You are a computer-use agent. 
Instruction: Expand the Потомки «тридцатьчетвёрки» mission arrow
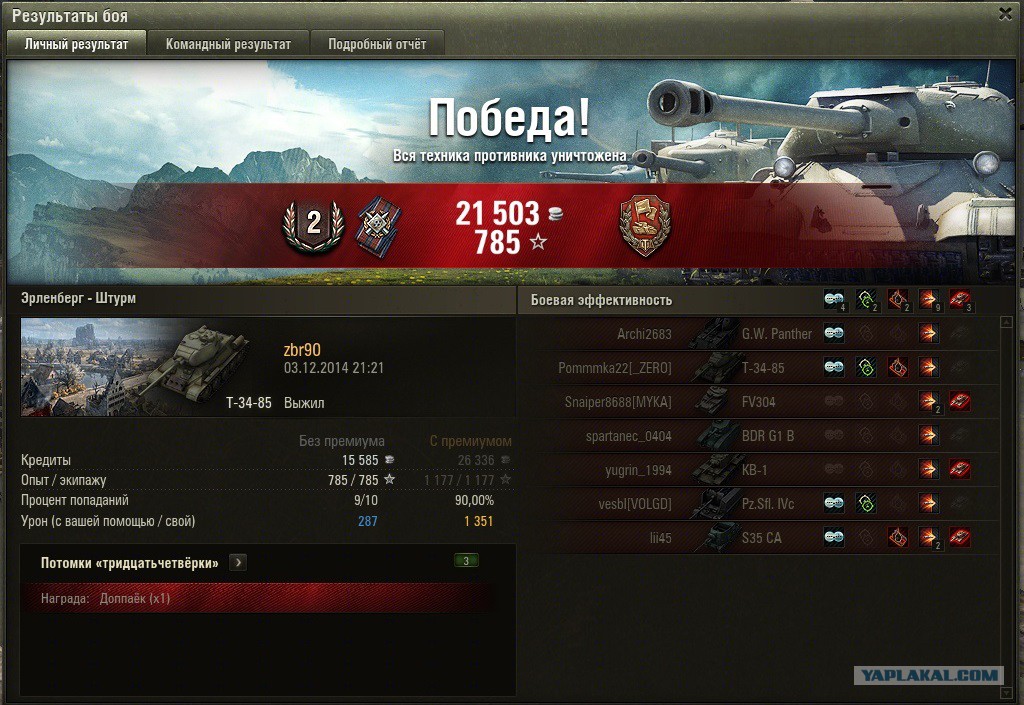(237, 563)
